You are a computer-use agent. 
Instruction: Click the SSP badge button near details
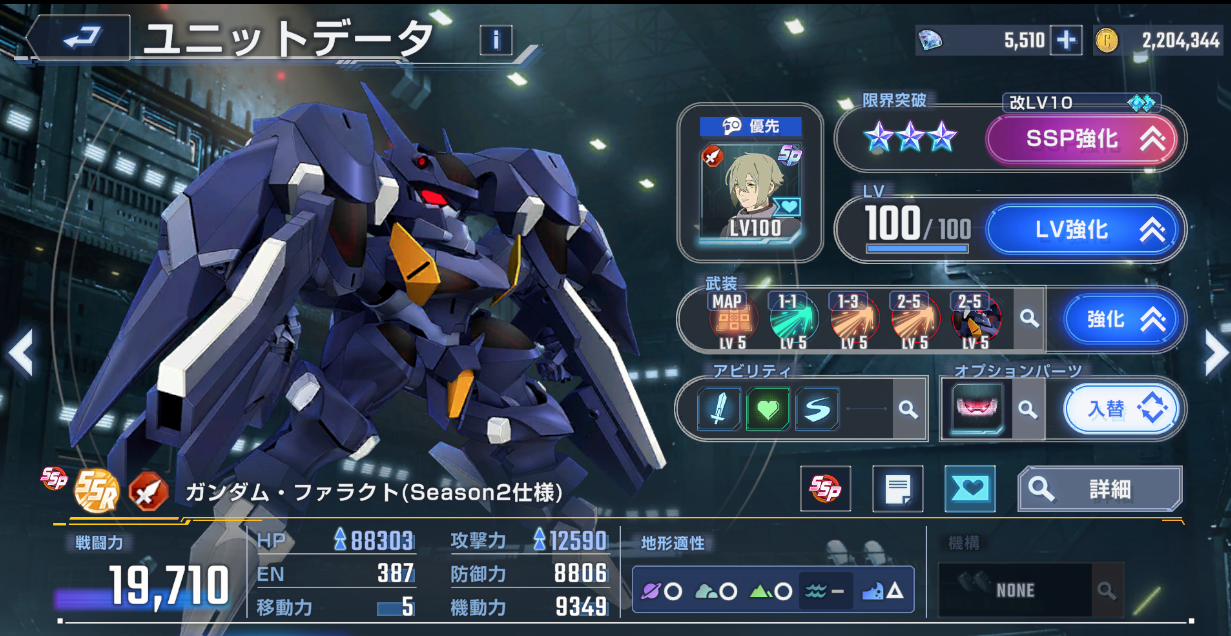pyautogui.click(x=826, y=489)
